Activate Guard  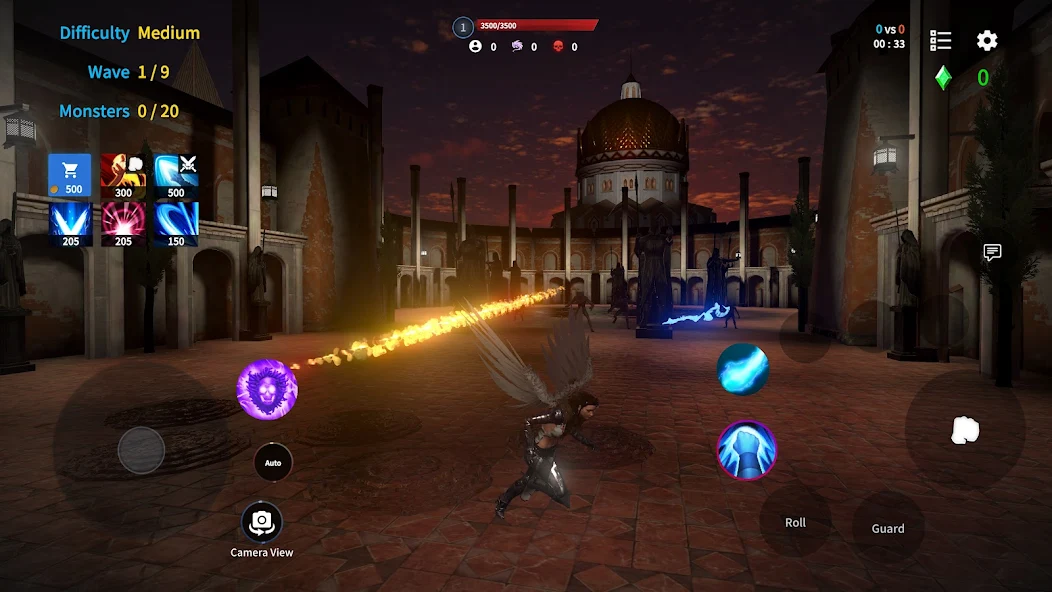click(887, 528)
